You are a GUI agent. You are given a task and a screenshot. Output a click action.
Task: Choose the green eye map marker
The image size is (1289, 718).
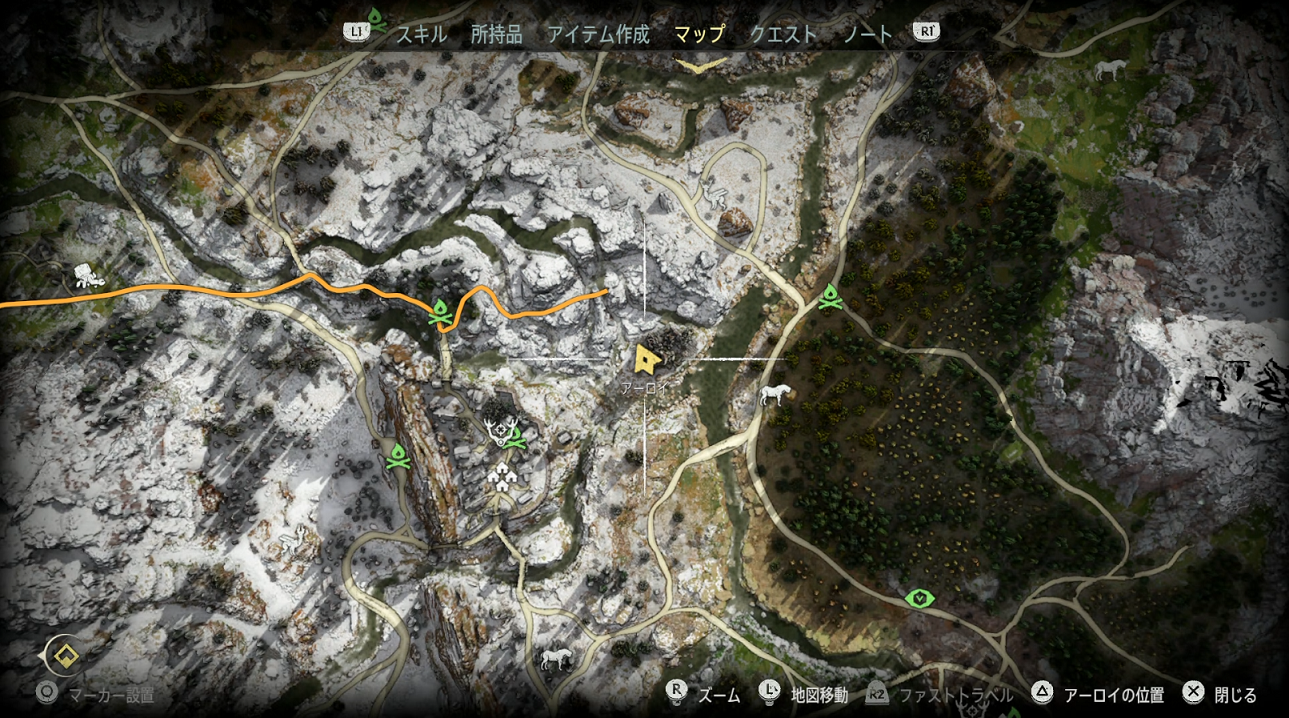tap(919, 598)
